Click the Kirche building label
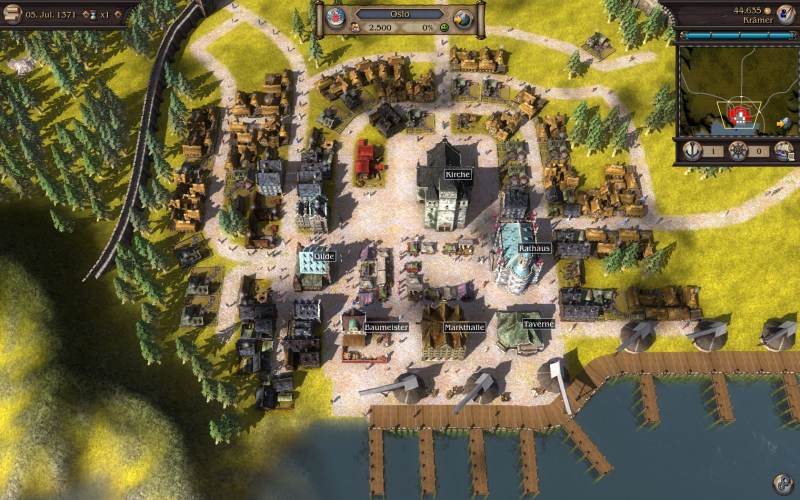The image size is (800, 500). pos(458,174)
